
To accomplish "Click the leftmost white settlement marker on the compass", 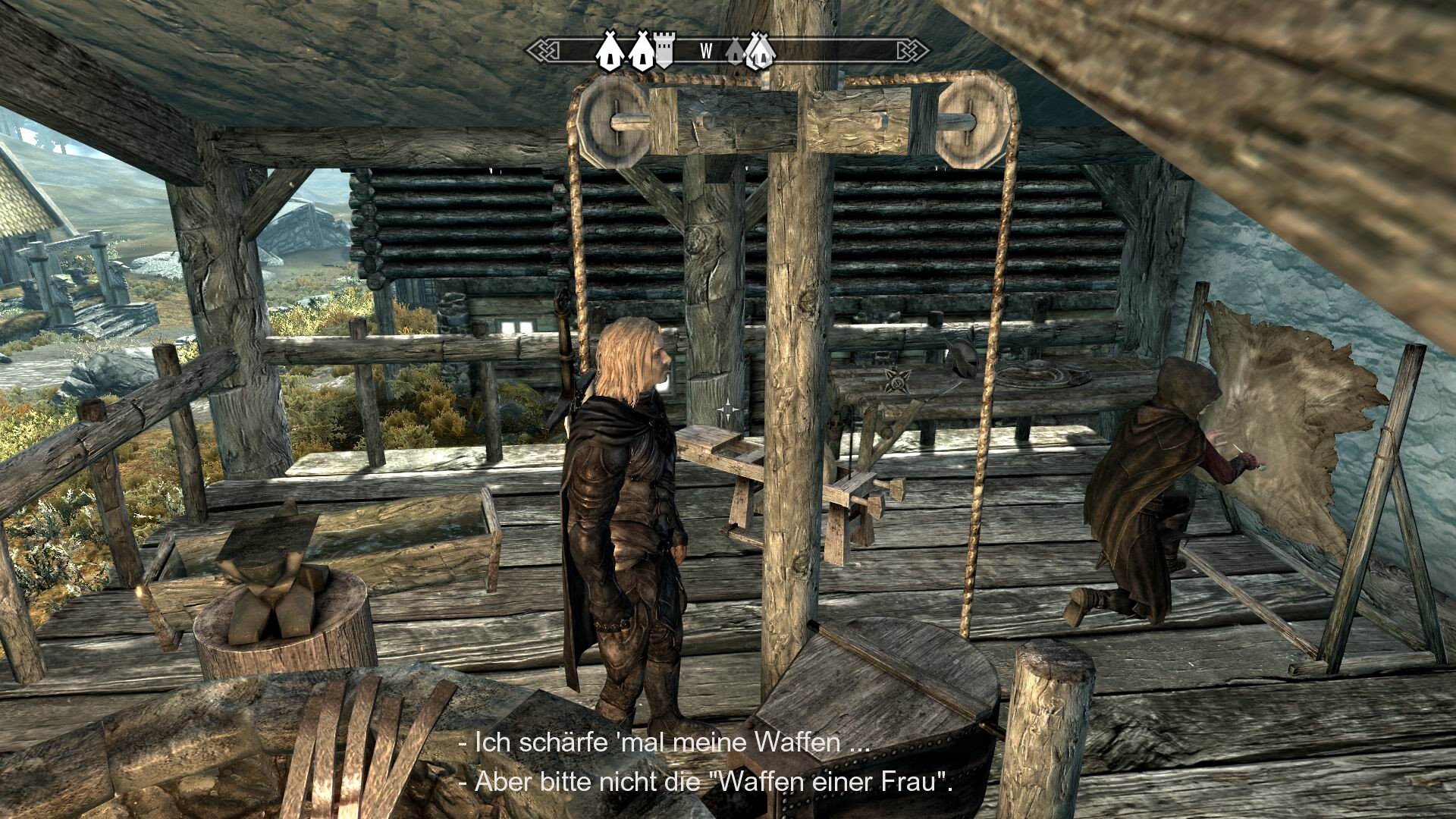I will tap(610, 50).
